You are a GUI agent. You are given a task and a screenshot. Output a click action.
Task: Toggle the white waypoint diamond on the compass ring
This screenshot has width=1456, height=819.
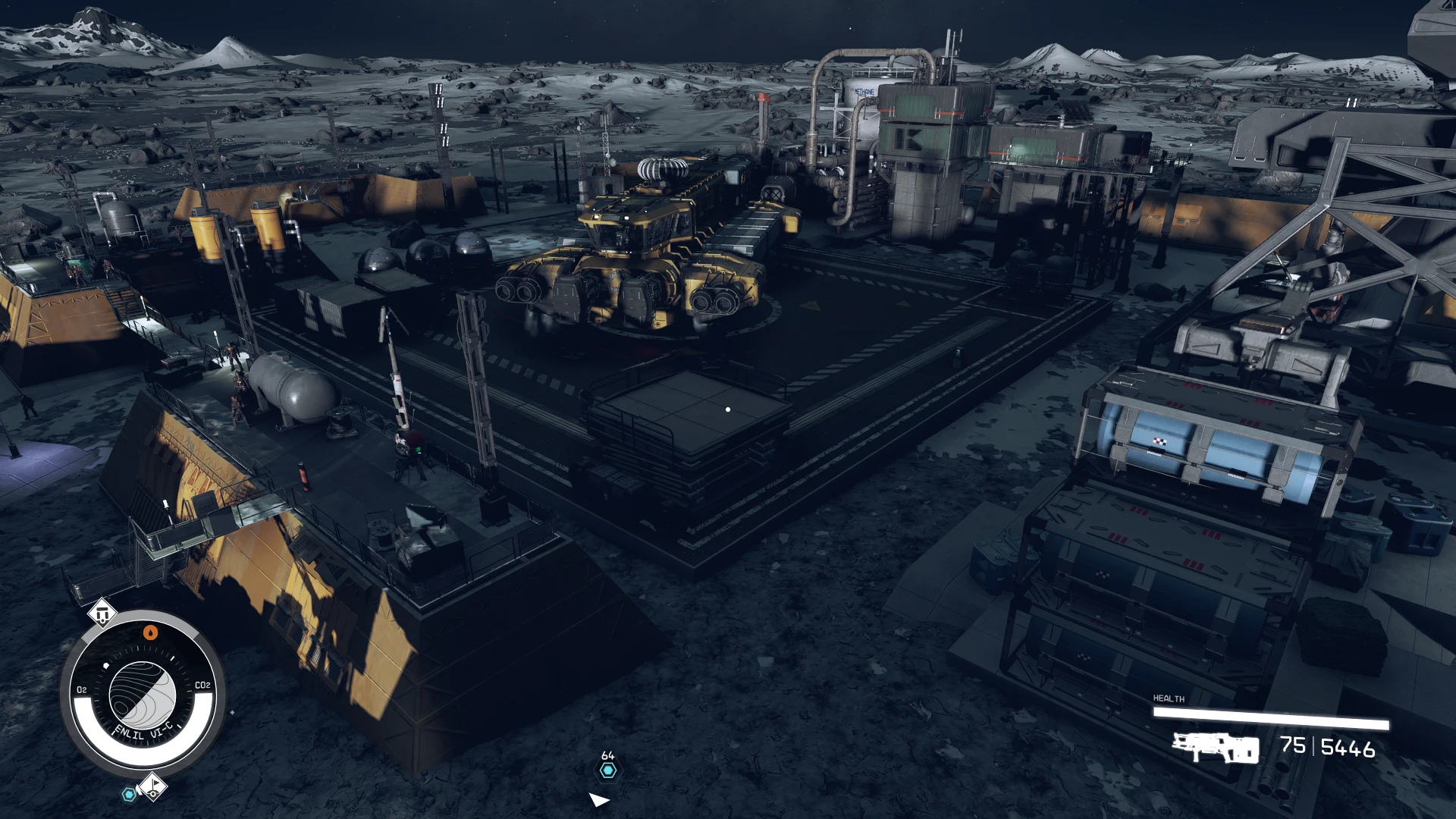(106, 665)
